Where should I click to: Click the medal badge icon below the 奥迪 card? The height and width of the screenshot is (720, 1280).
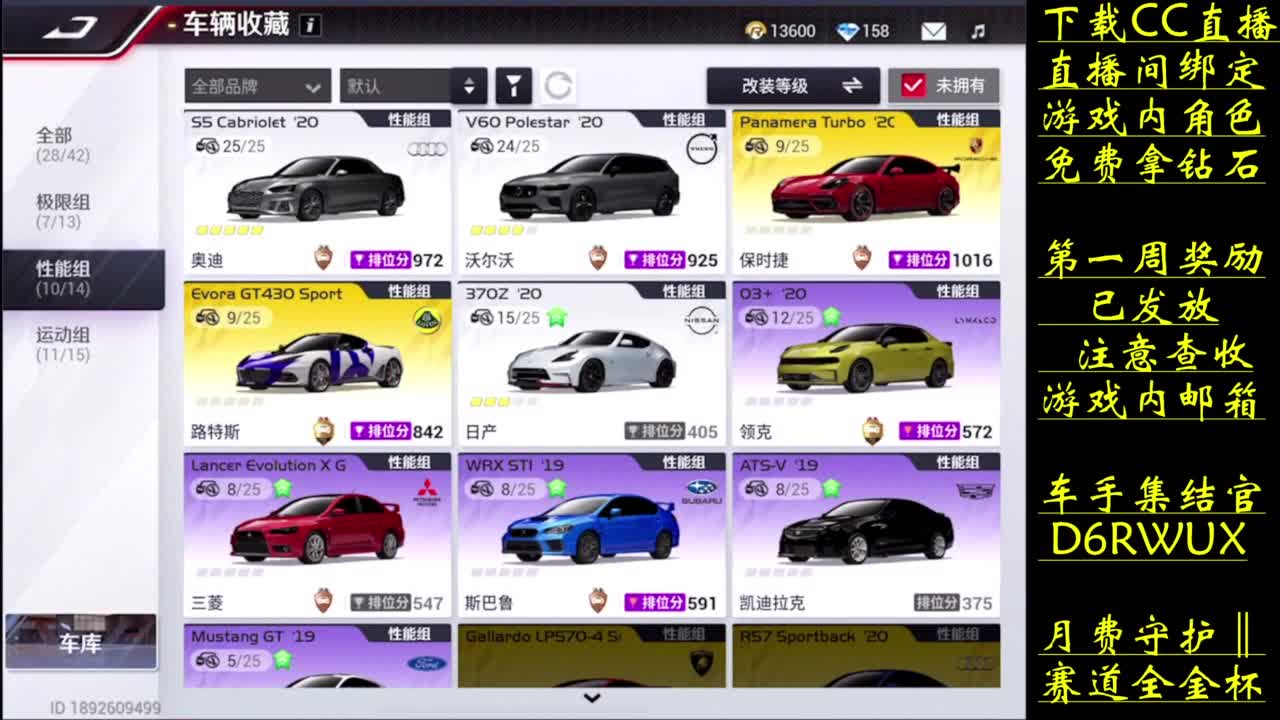[322, 257]
